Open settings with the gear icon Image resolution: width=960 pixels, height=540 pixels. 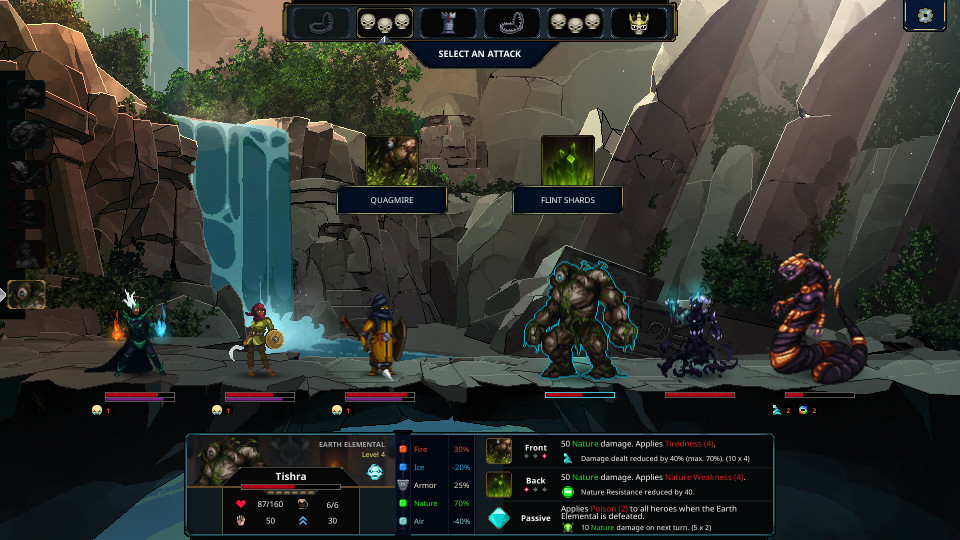925,16
